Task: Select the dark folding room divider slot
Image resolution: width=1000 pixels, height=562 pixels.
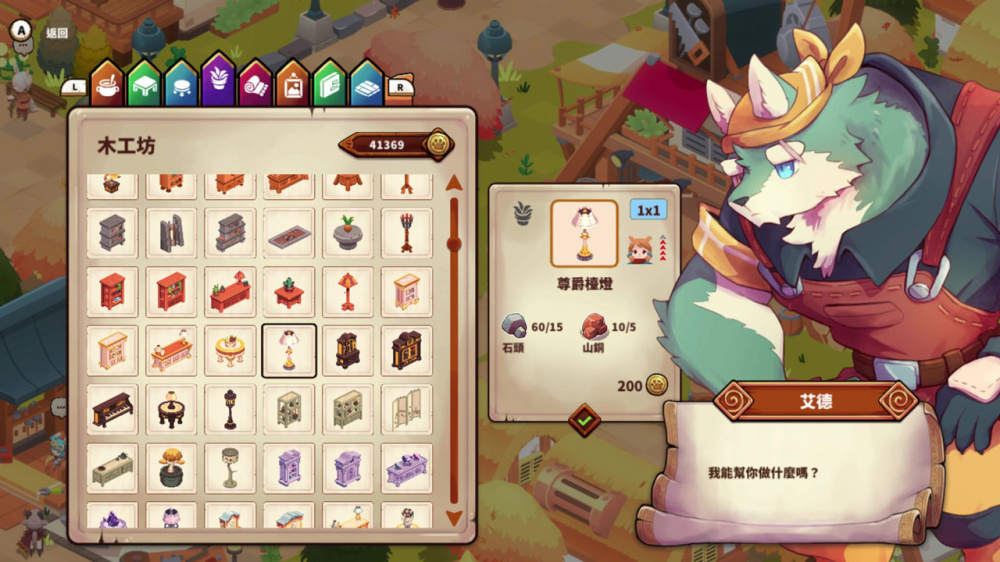Action: [x=171, y=233]
